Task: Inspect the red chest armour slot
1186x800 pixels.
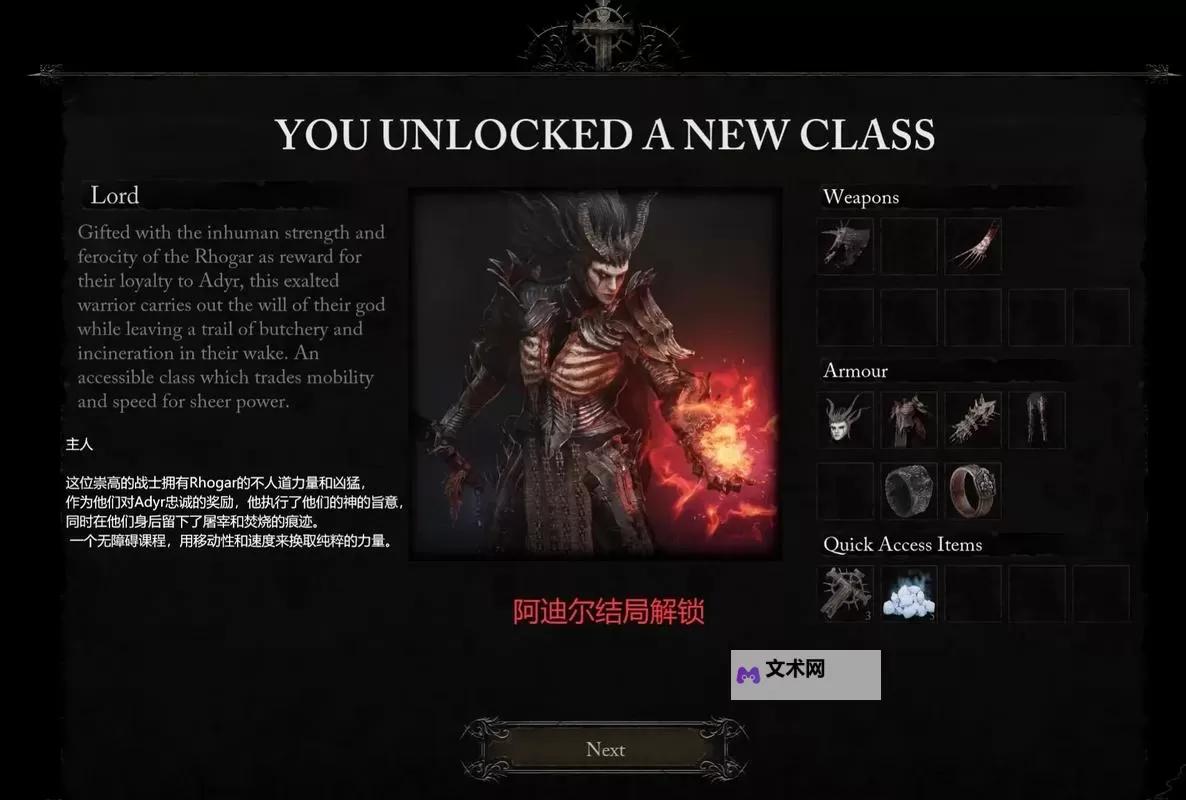Action: 909,420
